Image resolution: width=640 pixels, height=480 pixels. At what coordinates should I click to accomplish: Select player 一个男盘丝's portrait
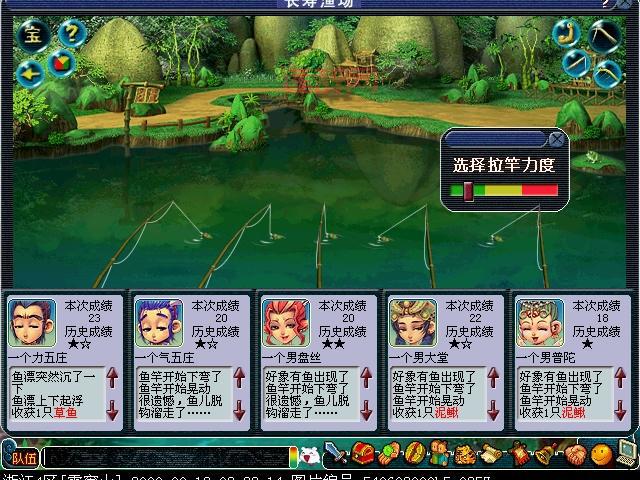pos(285,321)
